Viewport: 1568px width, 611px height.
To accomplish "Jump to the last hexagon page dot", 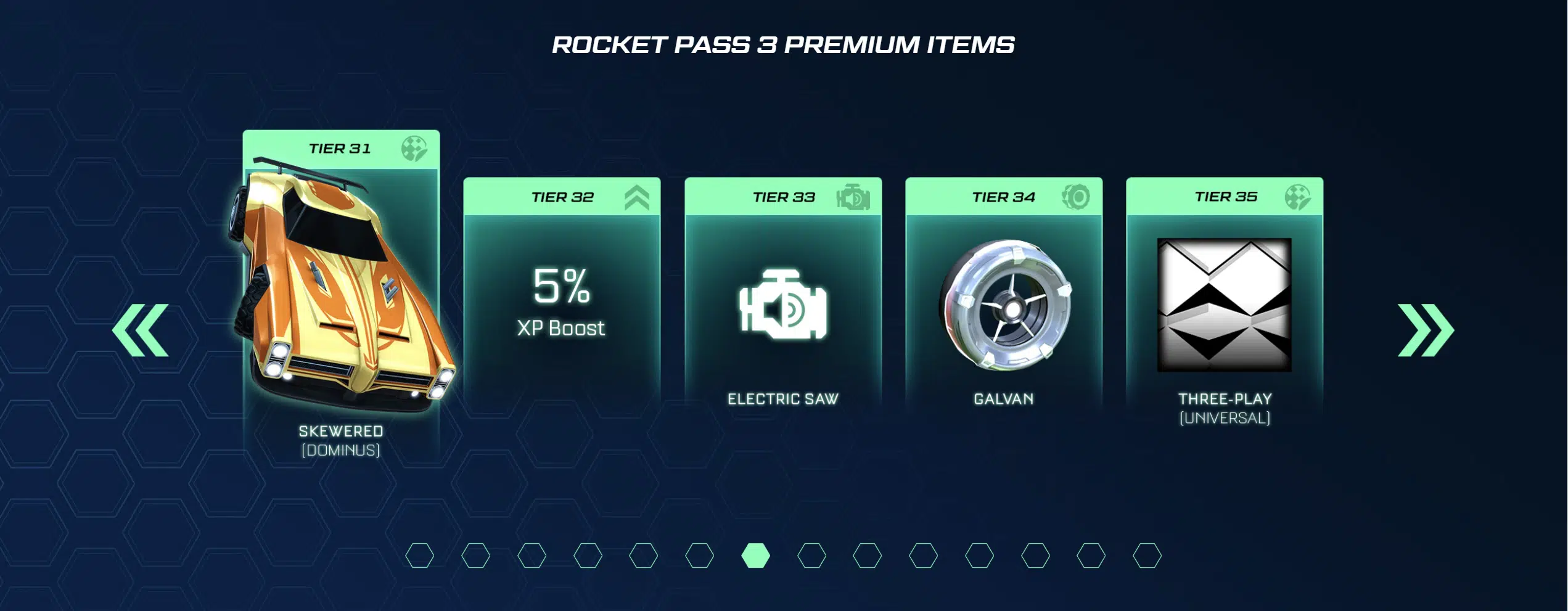I will pyautogui.click(x=1147, y=556).
